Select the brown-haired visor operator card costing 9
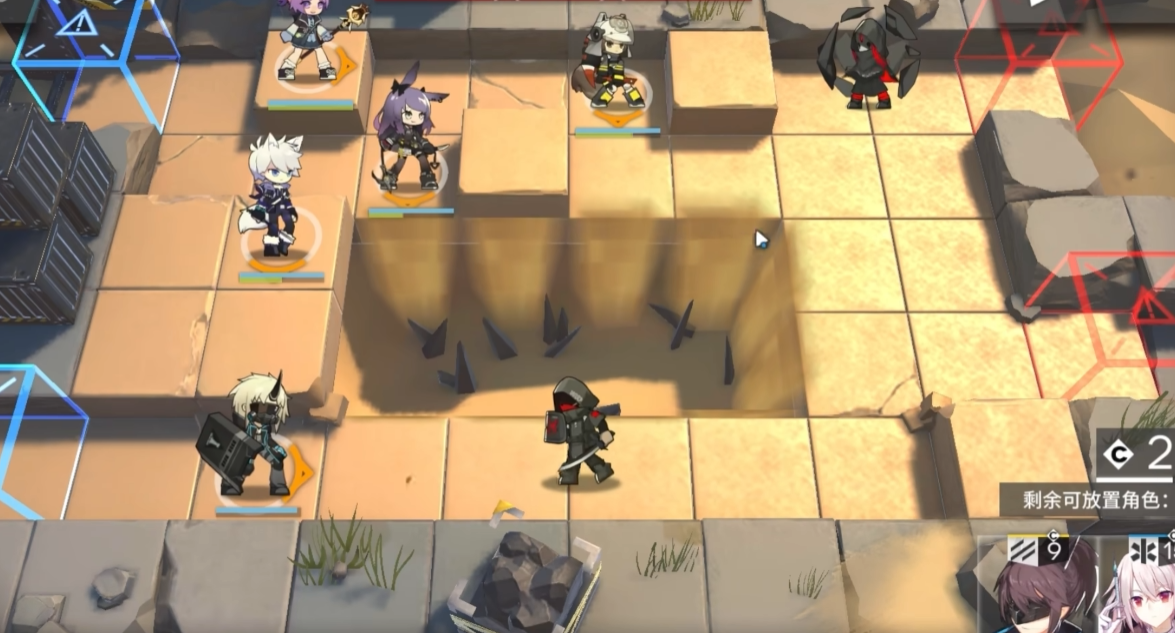Screen dimensions: 1175x633 [1040, 590]
